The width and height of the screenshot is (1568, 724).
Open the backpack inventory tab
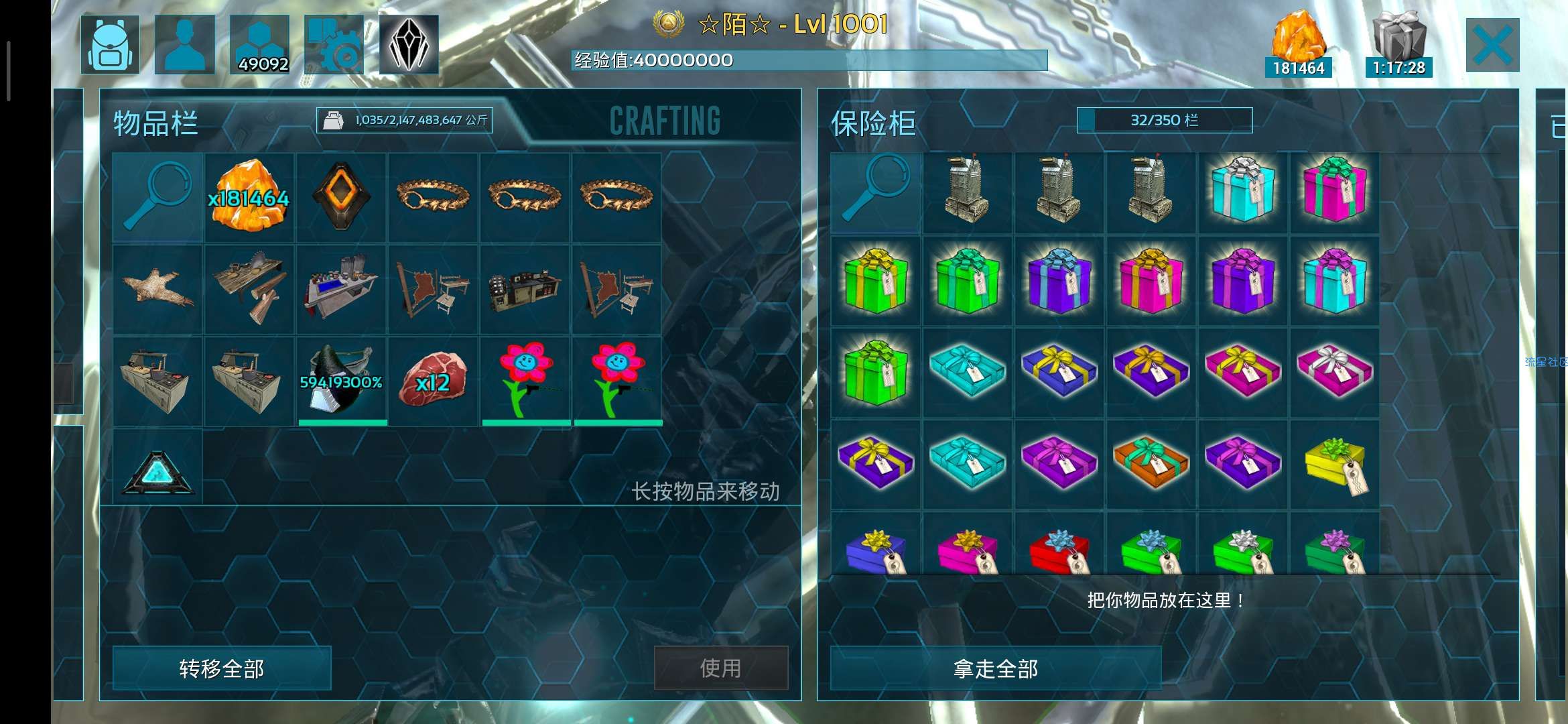click(x=111, y=45)
